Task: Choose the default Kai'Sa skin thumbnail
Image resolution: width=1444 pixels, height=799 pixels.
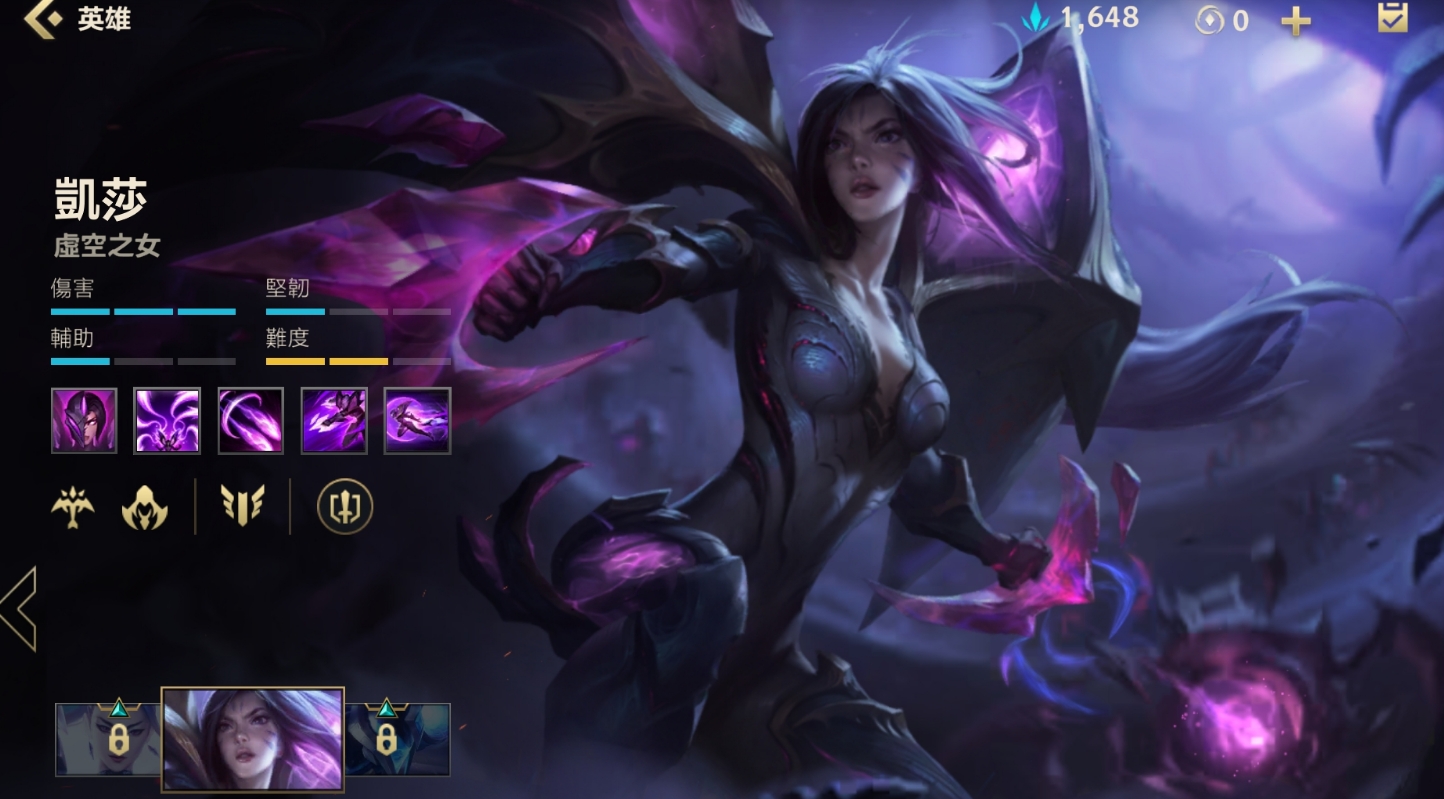Action: click(253, 739)
